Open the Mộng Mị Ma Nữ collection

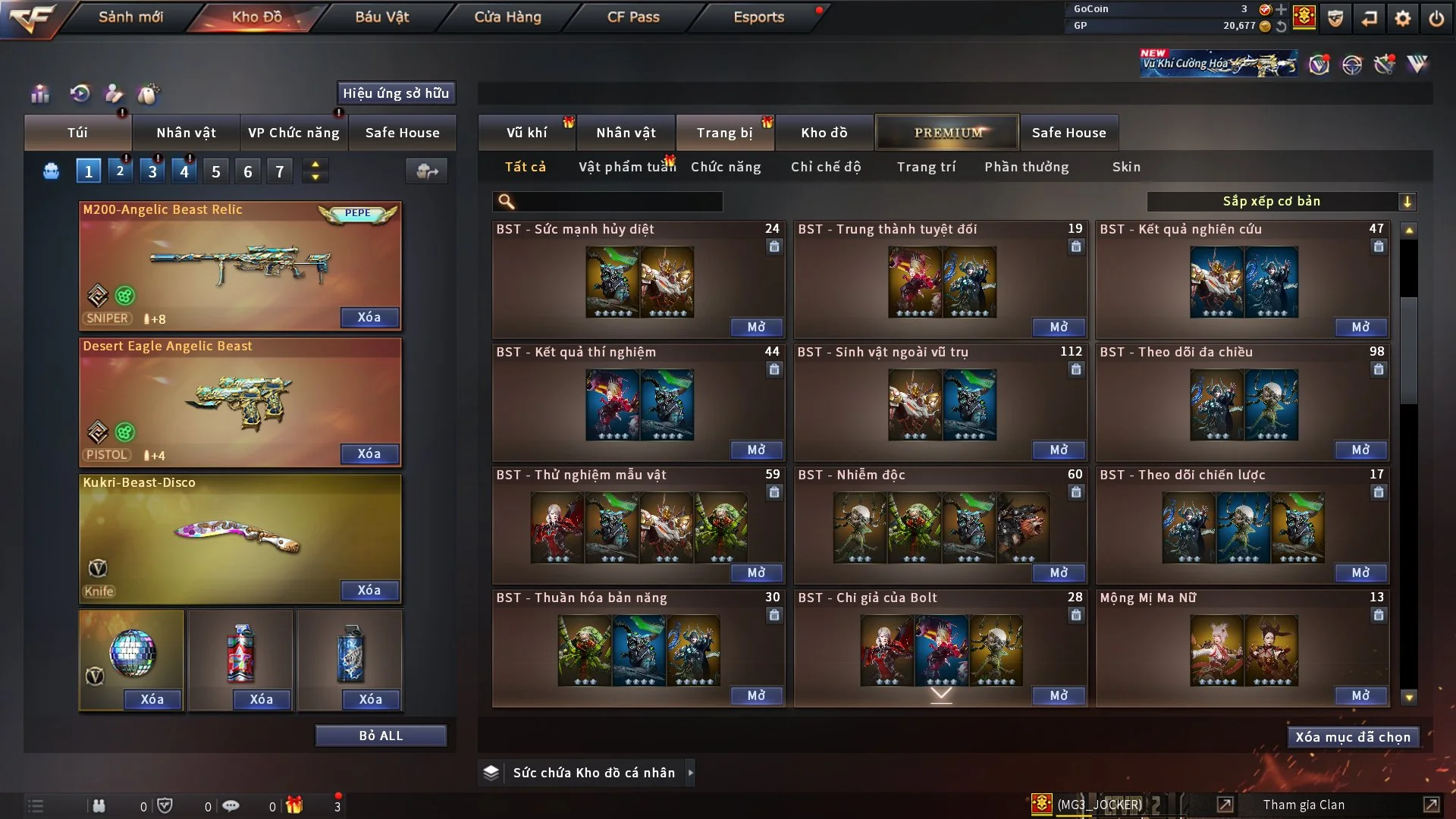click(1360, 695)
